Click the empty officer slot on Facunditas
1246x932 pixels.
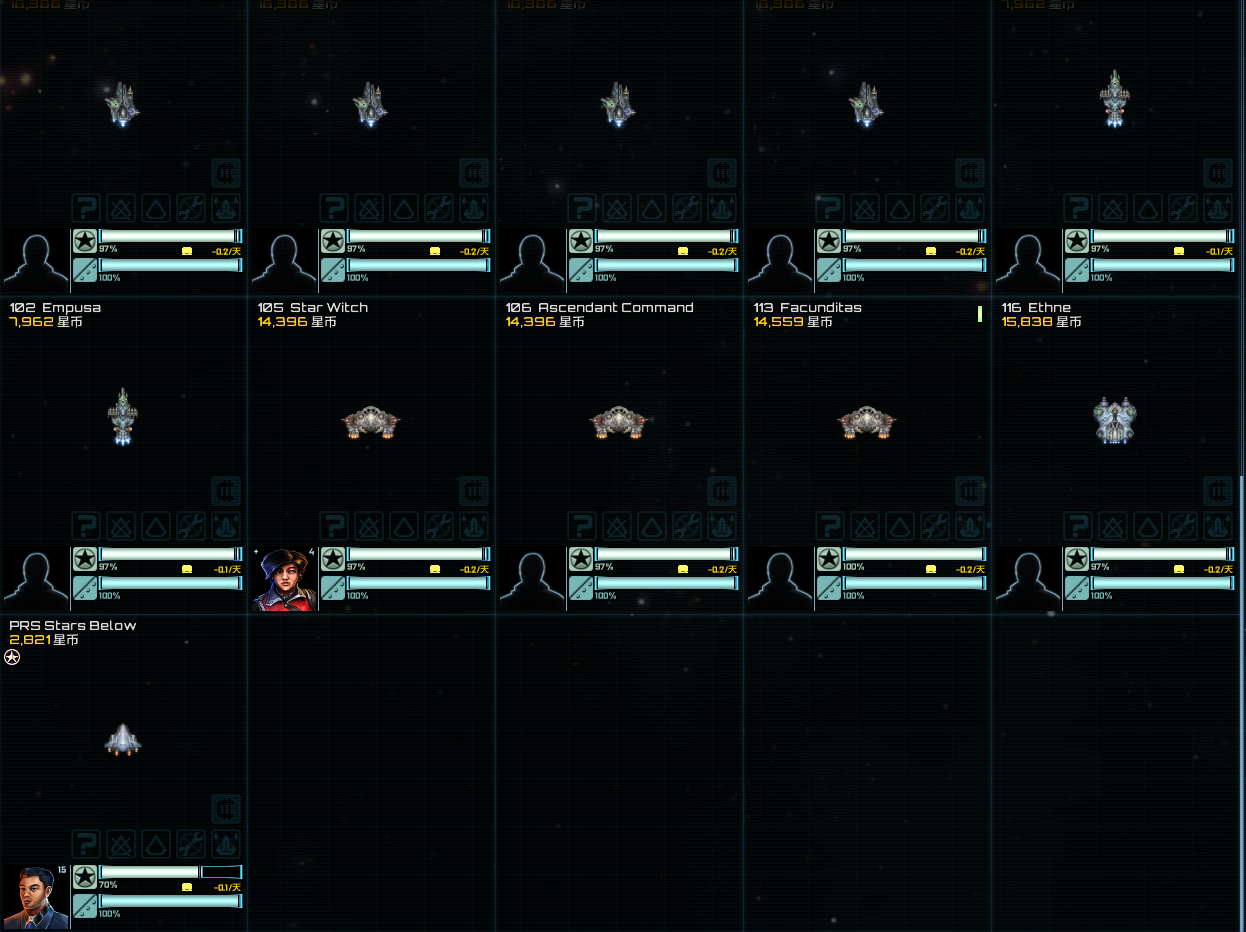click(781, 579)
